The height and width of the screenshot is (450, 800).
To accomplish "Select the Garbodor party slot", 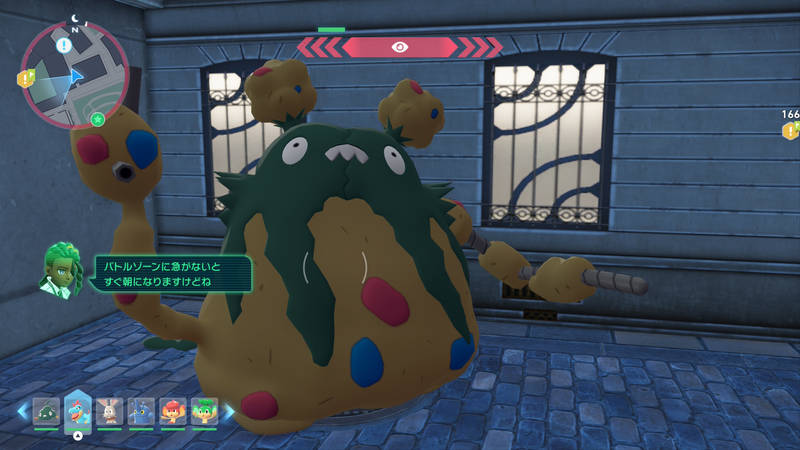I will tap(47, 411).
